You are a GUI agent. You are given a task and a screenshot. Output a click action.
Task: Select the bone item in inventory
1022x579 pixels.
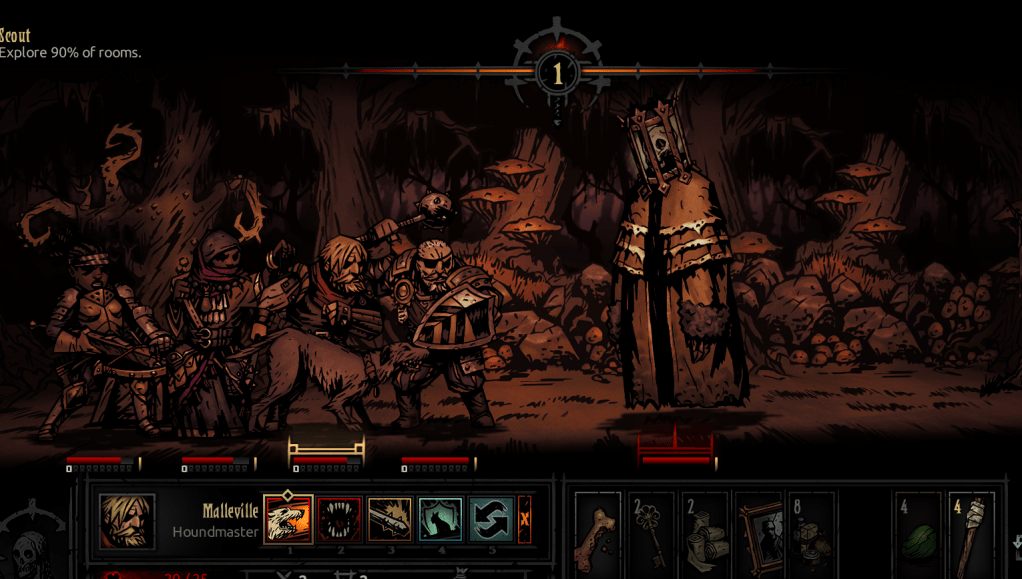tap(598, 536)
